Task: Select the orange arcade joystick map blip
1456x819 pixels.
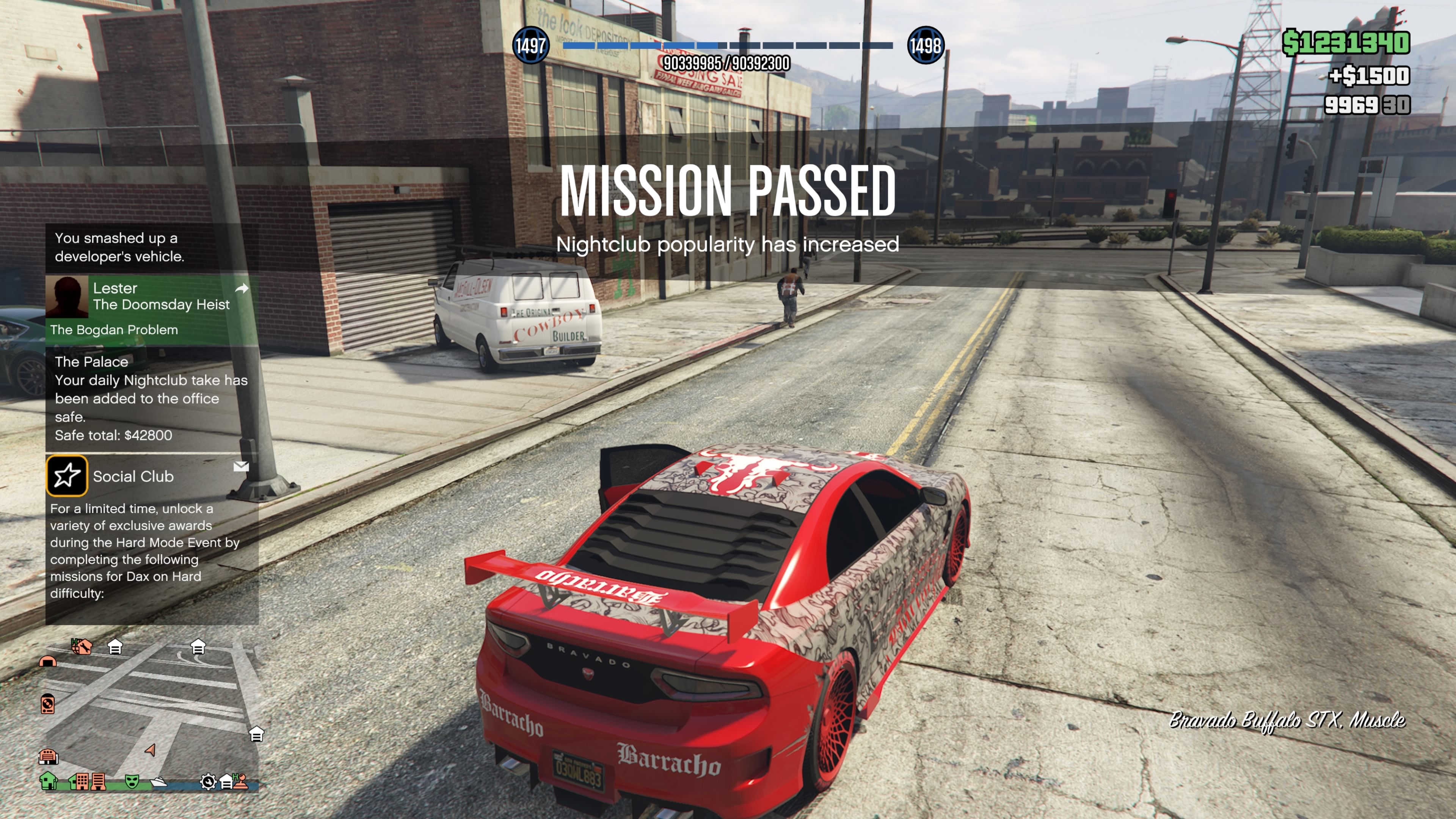Action: pyautogui.click(x=242, y=781)
